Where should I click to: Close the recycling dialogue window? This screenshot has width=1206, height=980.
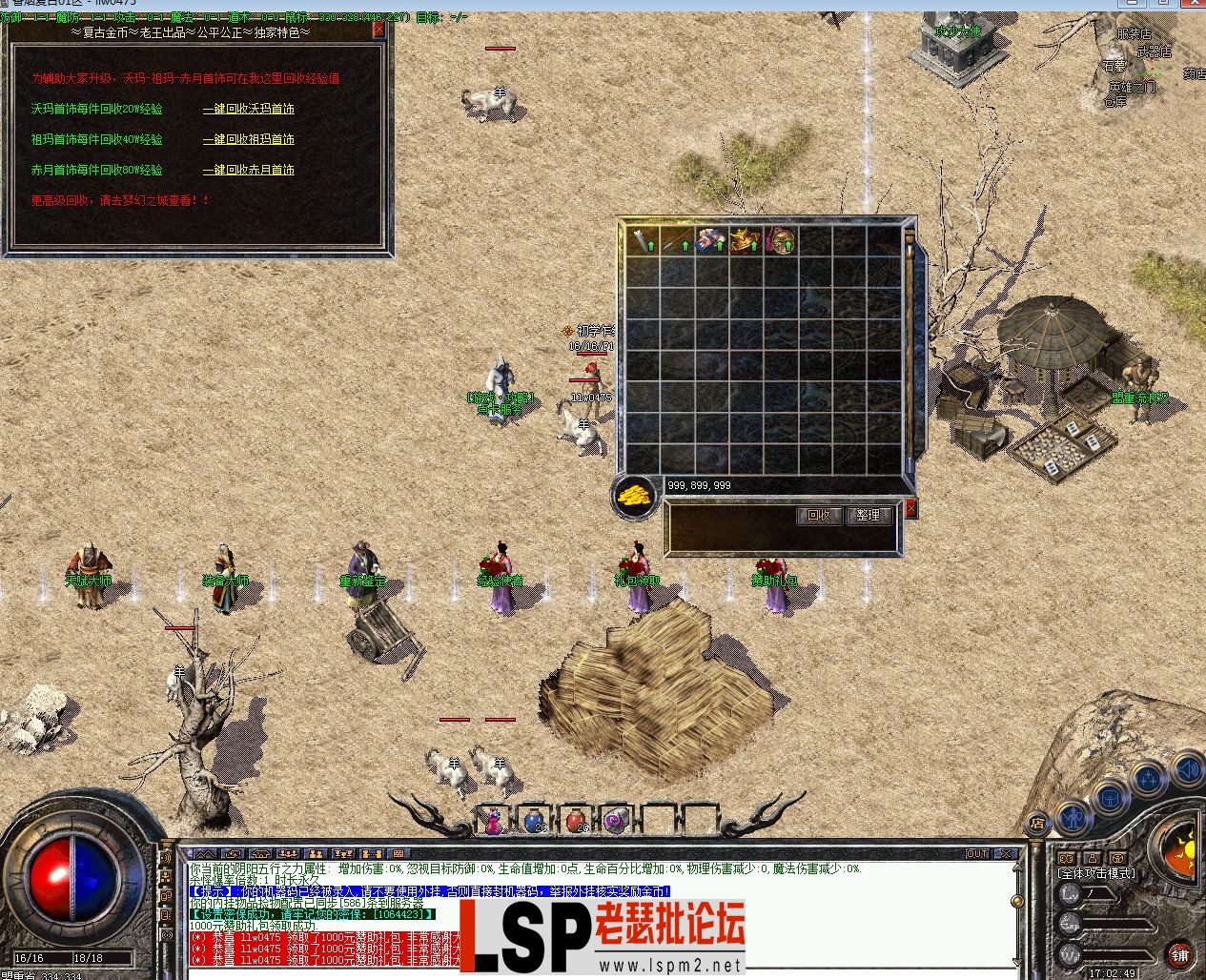pyautogui.click(x=378, y=30)
